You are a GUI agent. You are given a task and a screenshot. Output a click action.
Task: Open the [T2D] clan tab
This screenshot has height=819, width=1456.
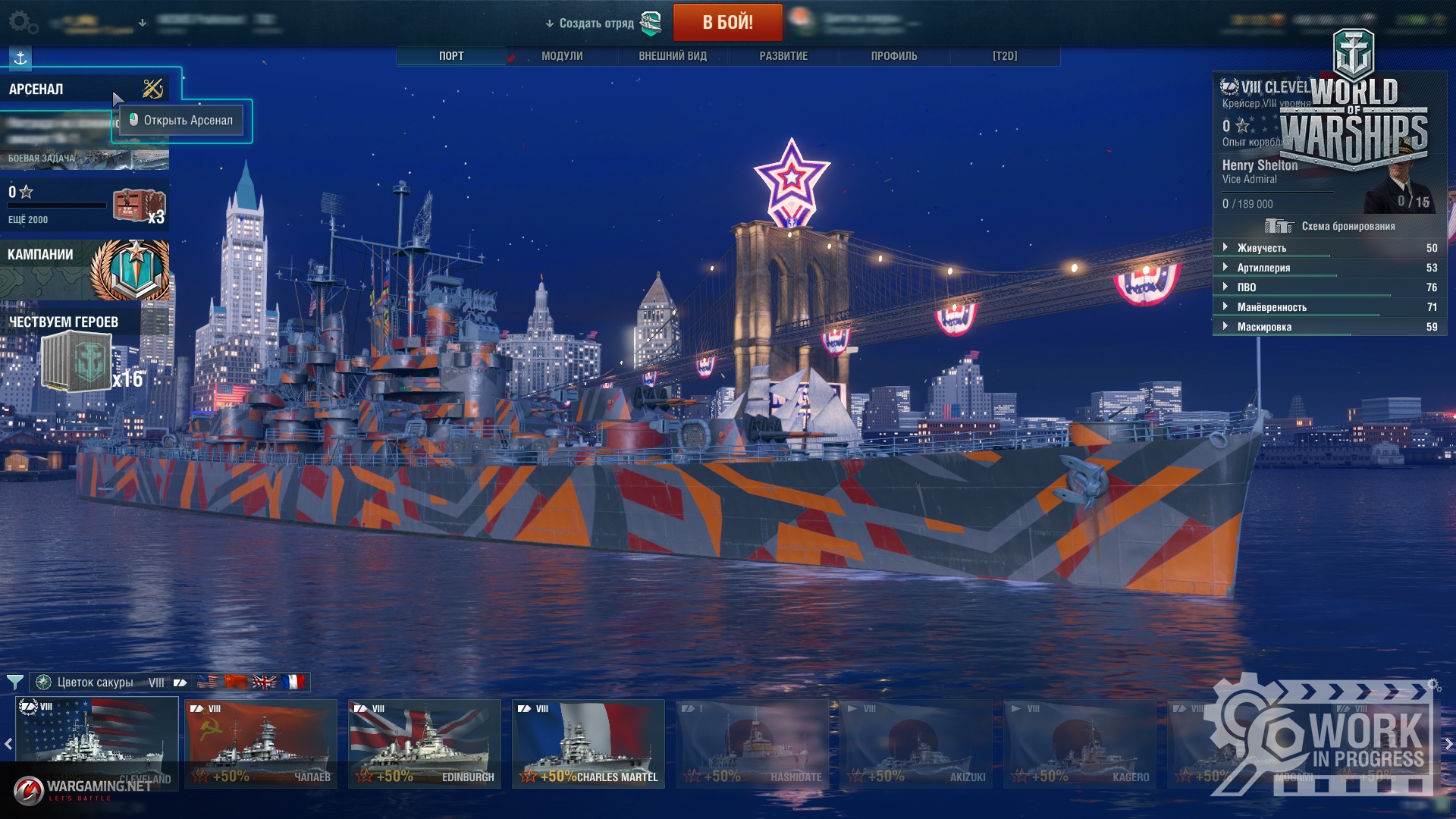tap(1005, 56)
